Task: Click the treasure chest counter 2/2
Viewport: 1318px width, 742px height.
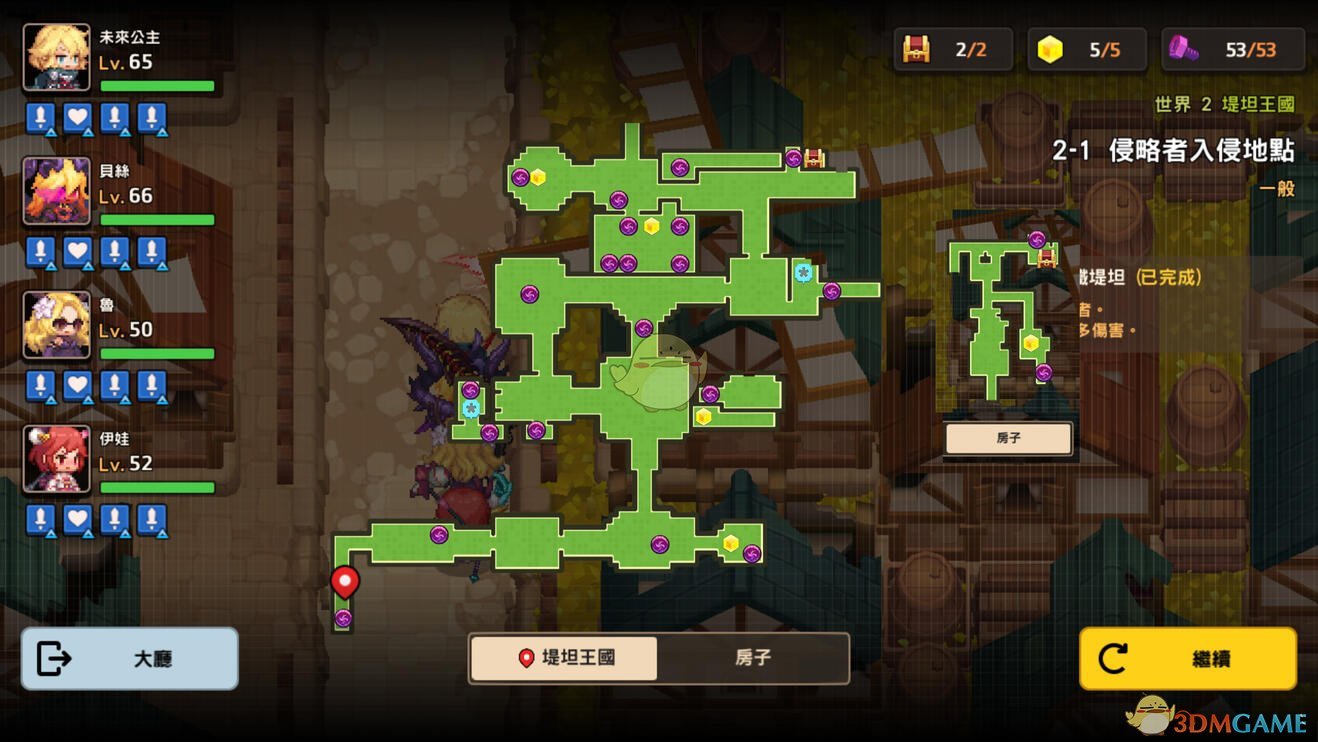Action: [x=953, y=50]
